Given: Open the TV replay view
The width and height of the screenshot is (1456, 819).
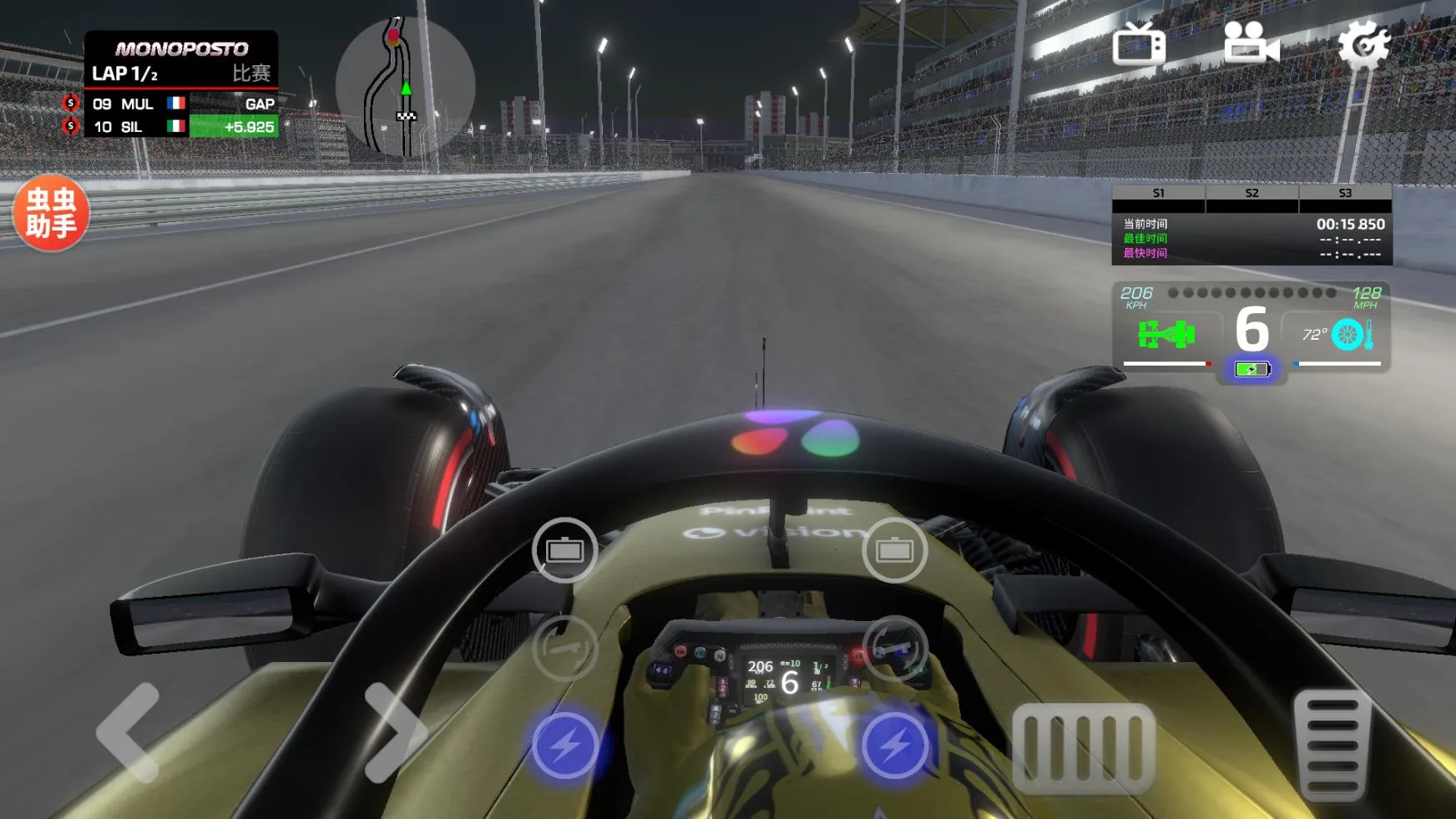Looking at the screenshot, I should coord(1142,44).
